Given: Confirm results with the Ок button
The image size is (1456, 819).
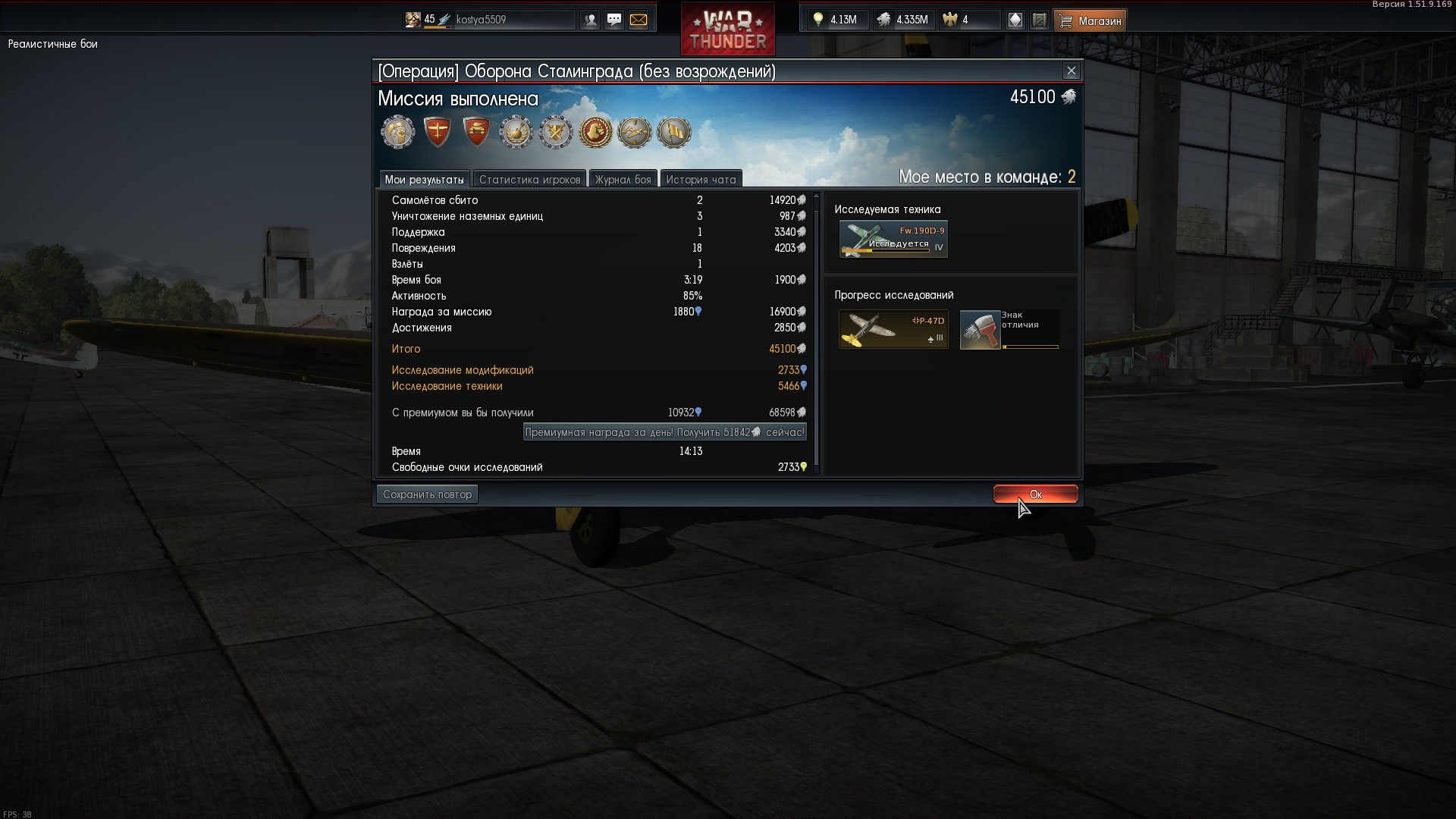Looking at the screenshot, I should click(1035, 494).
